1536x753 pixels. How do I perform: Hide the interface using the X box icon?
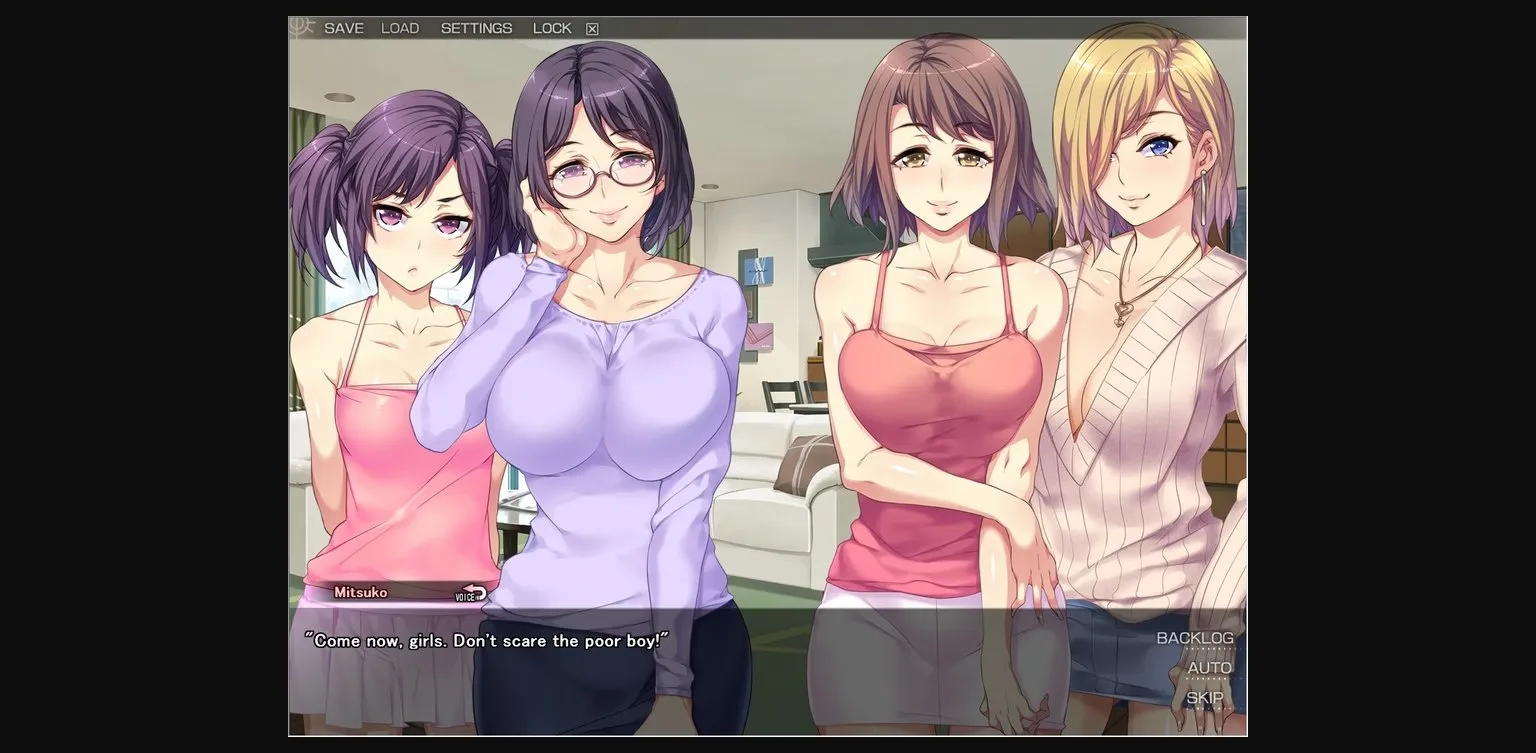(590, 28)
